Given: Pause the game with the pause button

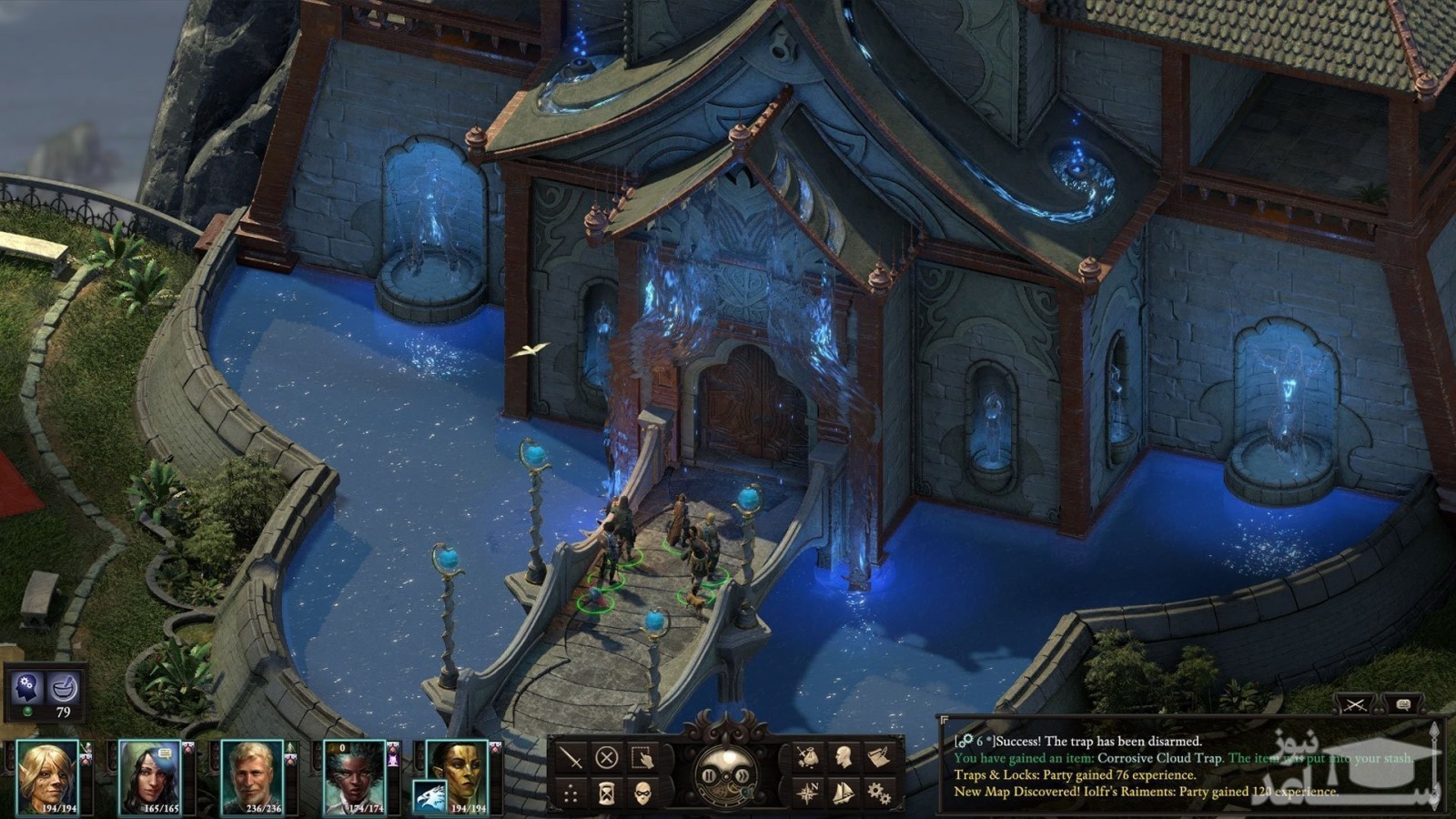Looking at the screenshot, I should tap(710, 775).
